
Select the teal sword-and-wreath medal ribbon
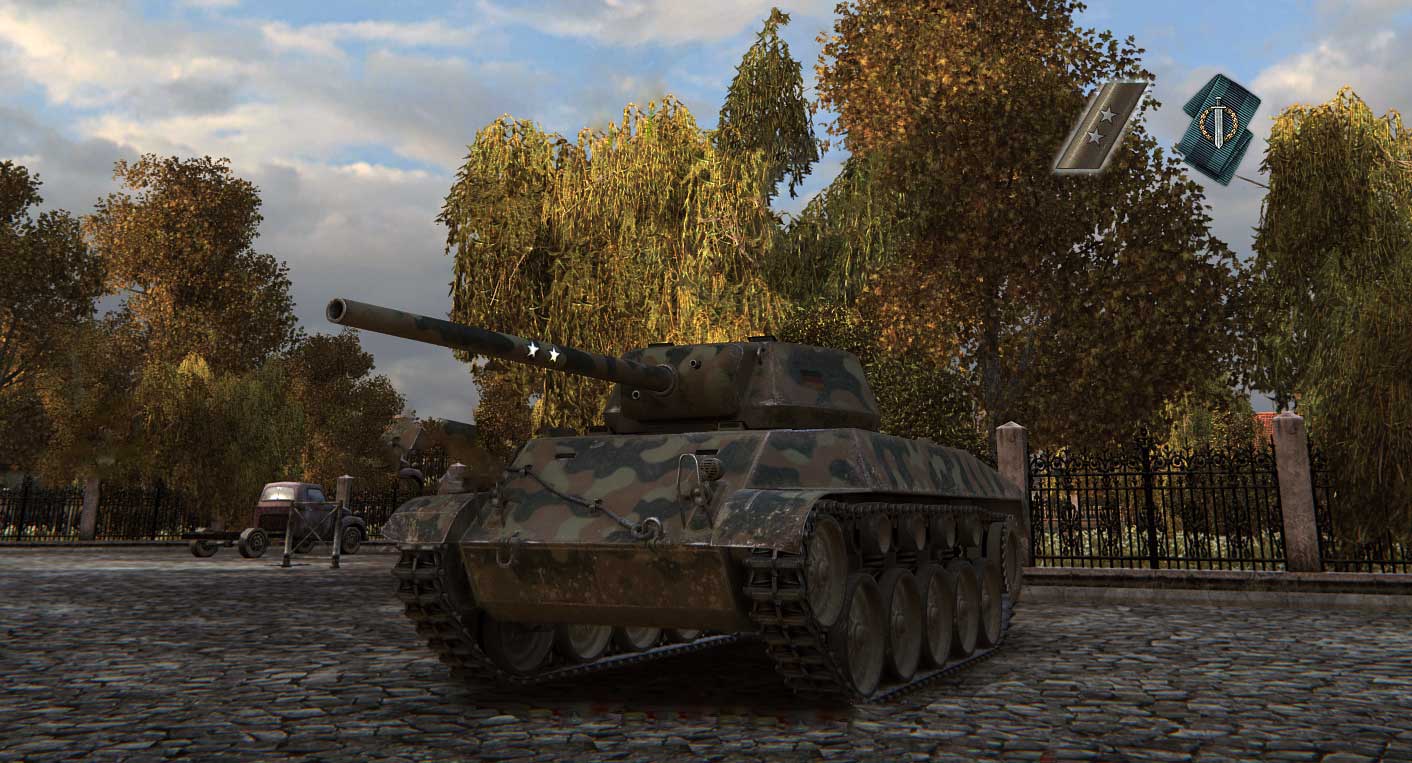point(1217,128)
